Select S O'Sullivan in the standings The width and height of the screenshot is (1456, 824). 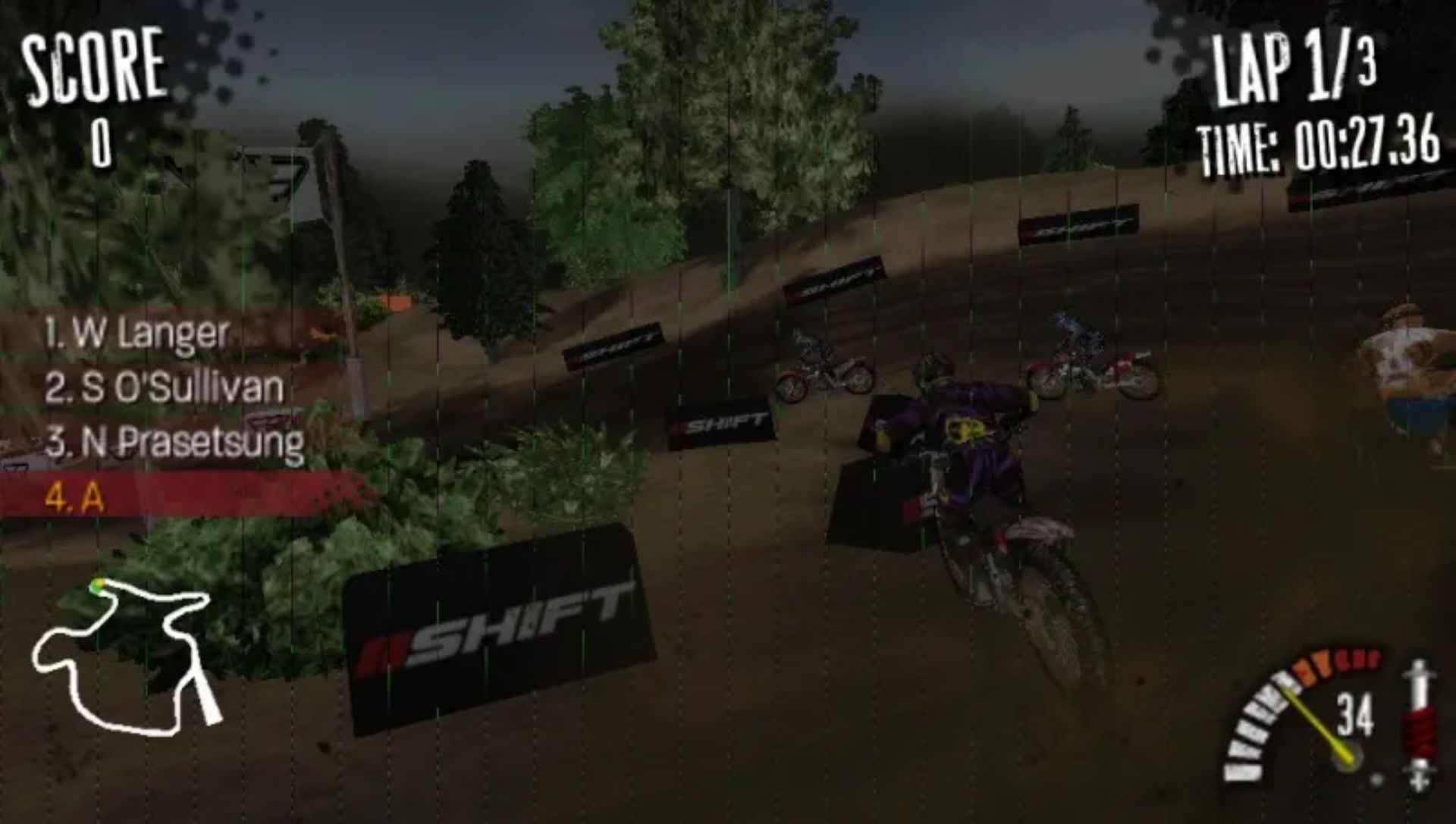click(163, 387)
